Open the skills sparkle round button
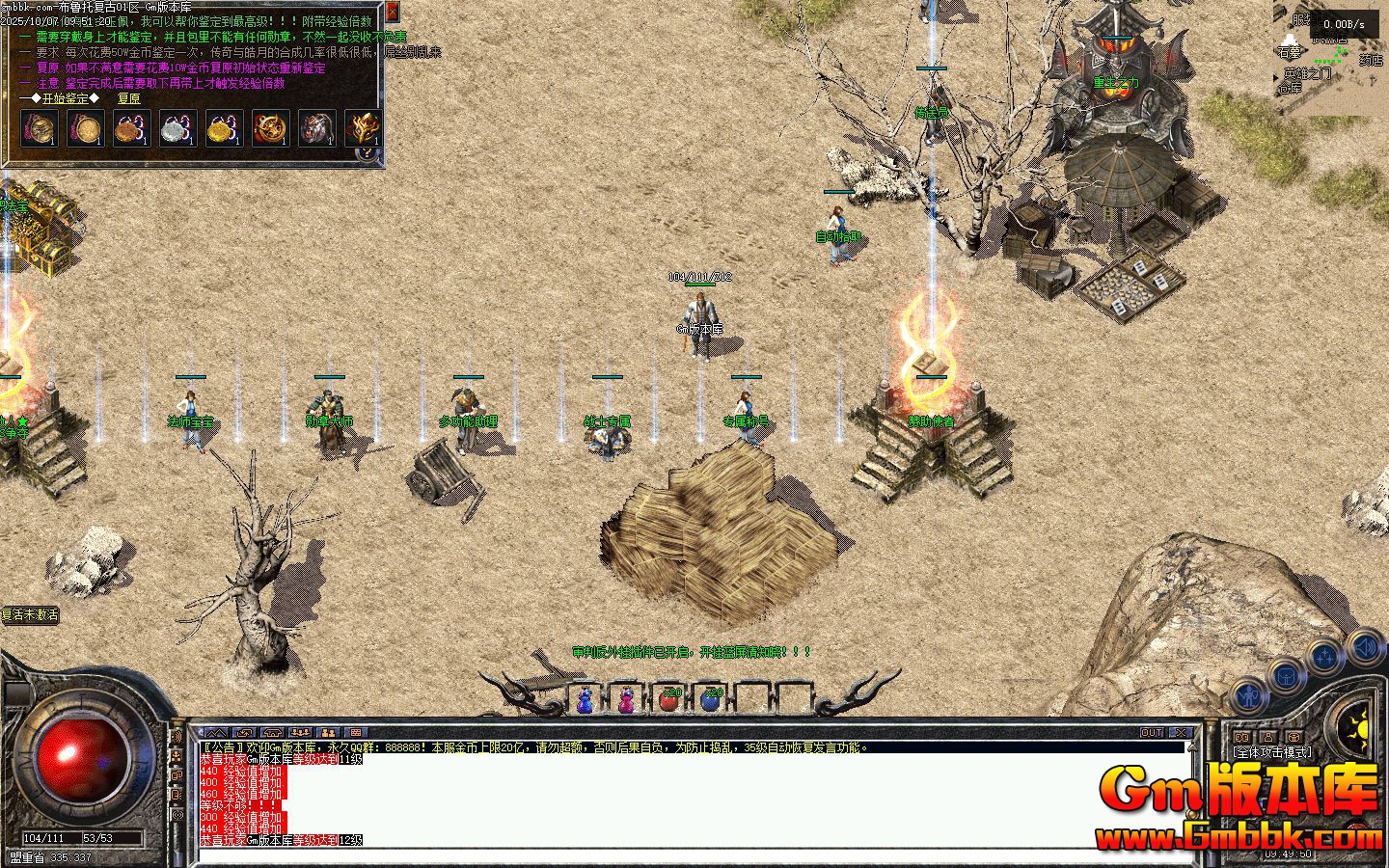Viewport: 1389px width, 868px height. [1325, 657]
